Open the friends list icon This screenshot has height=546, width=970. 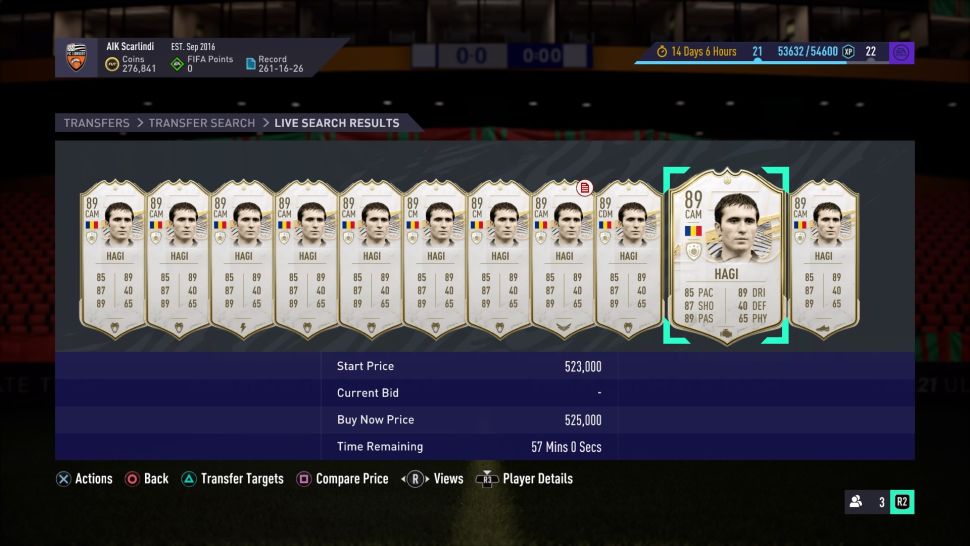click(x=856, y=502)
